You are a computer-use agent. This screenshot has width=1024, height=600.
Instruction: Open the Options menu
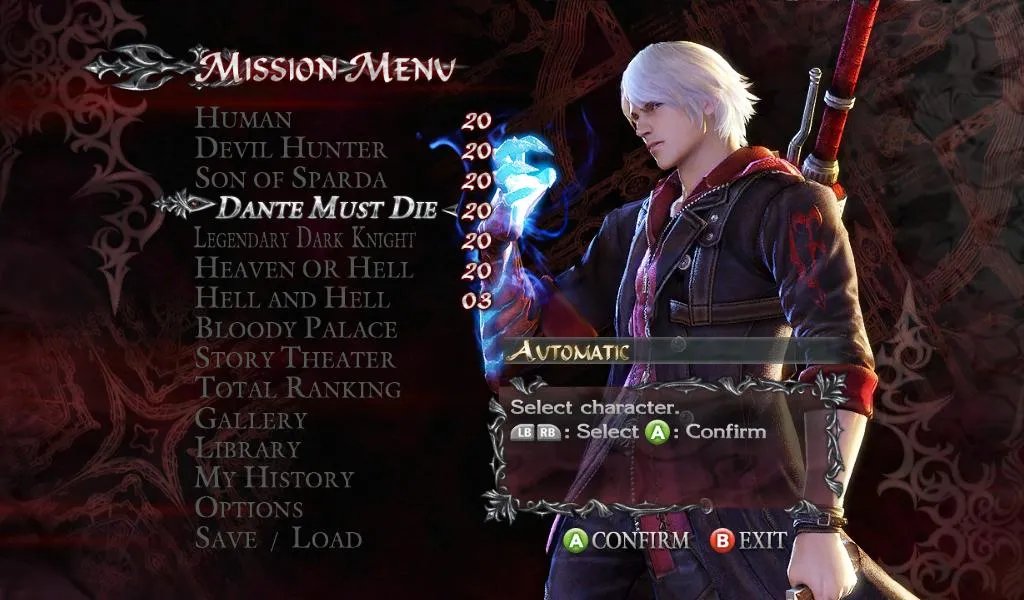pos(249,508)
